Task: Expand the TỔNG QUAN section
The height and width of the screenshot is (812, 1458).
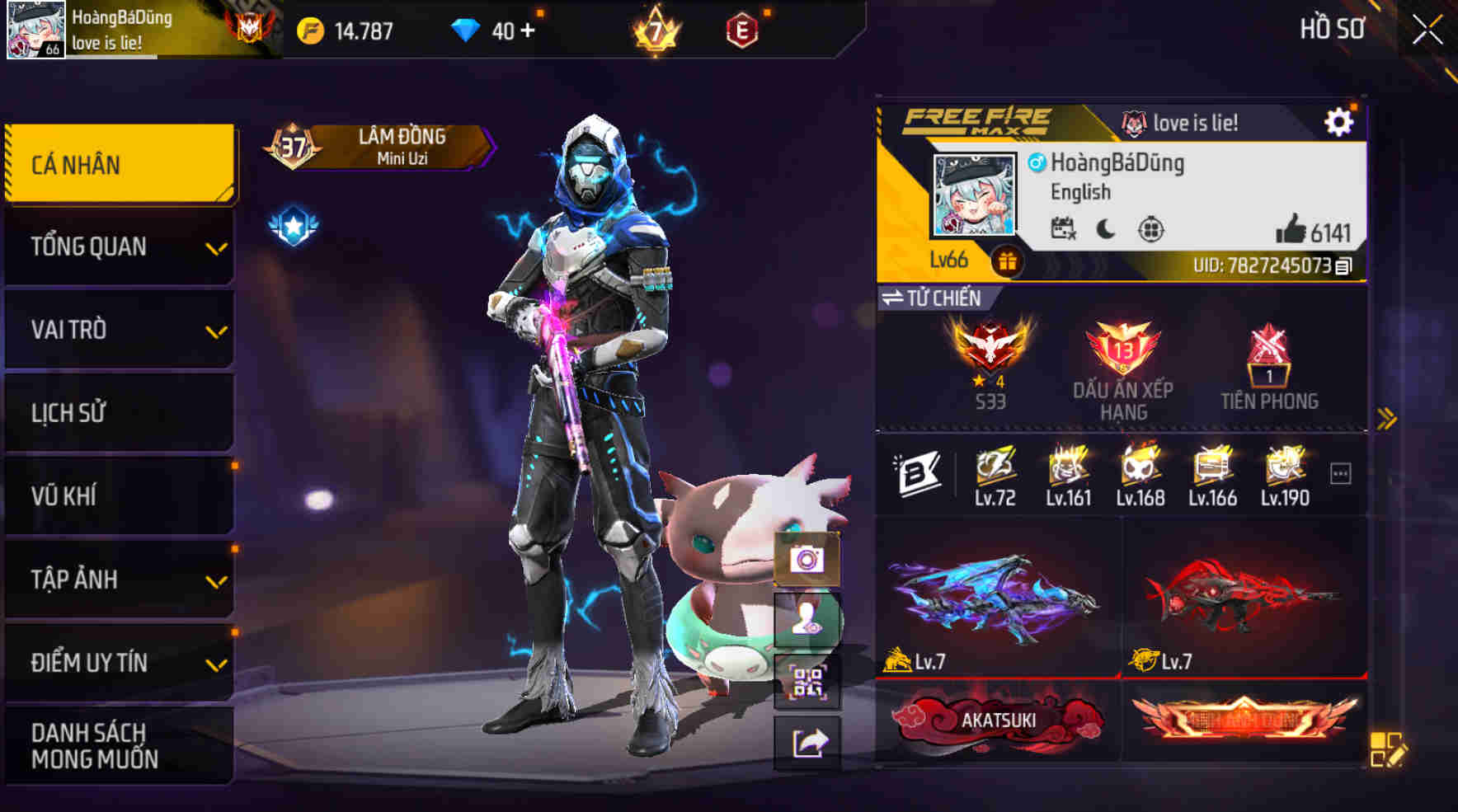Action: coord(119,246)
